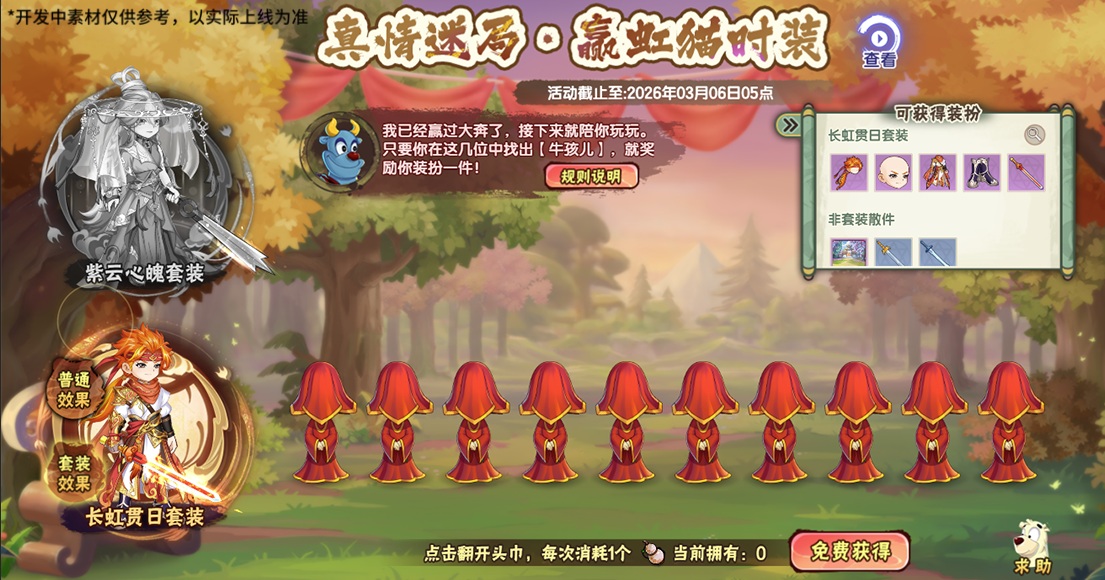The image size is (1105, 580).
Task: Select the gold-hilted sword item
Action: (x=893, y=252)
